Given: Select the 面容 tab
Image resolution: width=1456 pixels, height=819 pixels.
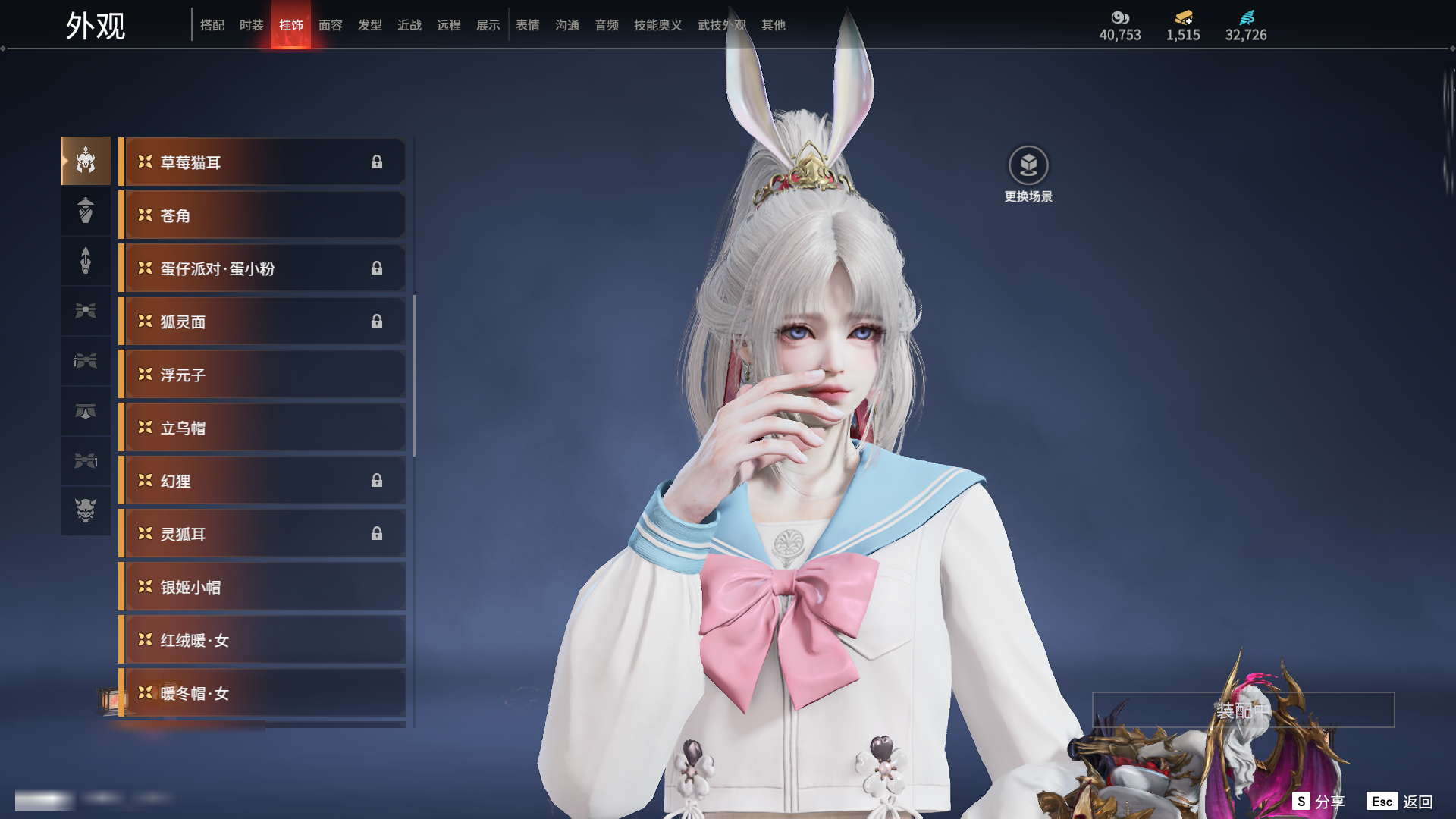Looking at the screenshot, I should coord(331,25).
